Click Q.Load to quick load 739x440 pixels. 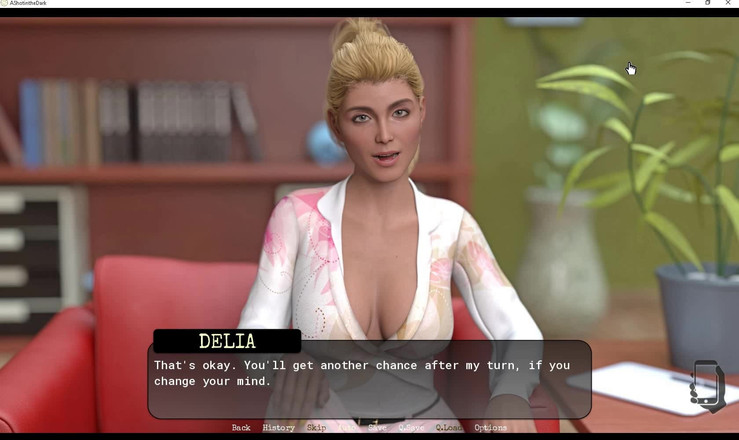[x=449, y=428]
